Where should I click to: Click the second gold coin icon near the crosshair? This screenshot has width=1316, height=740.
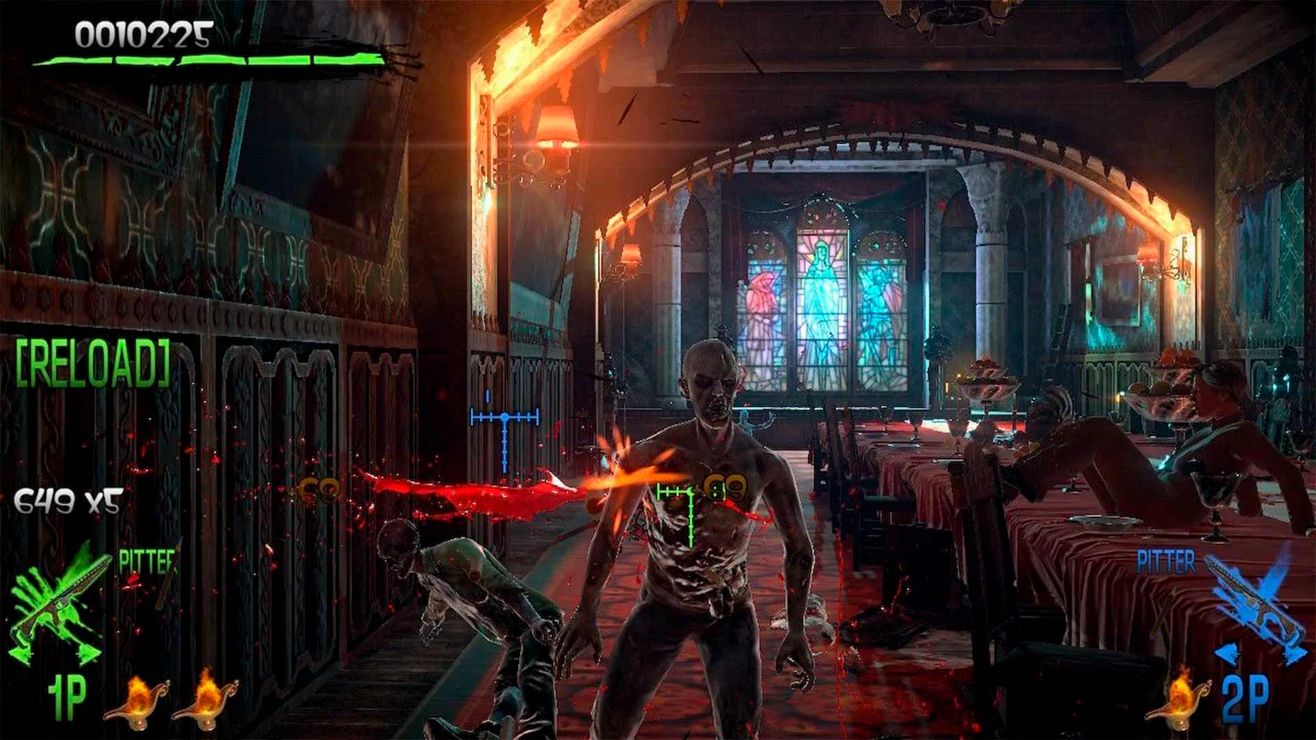tap(737, 487)
